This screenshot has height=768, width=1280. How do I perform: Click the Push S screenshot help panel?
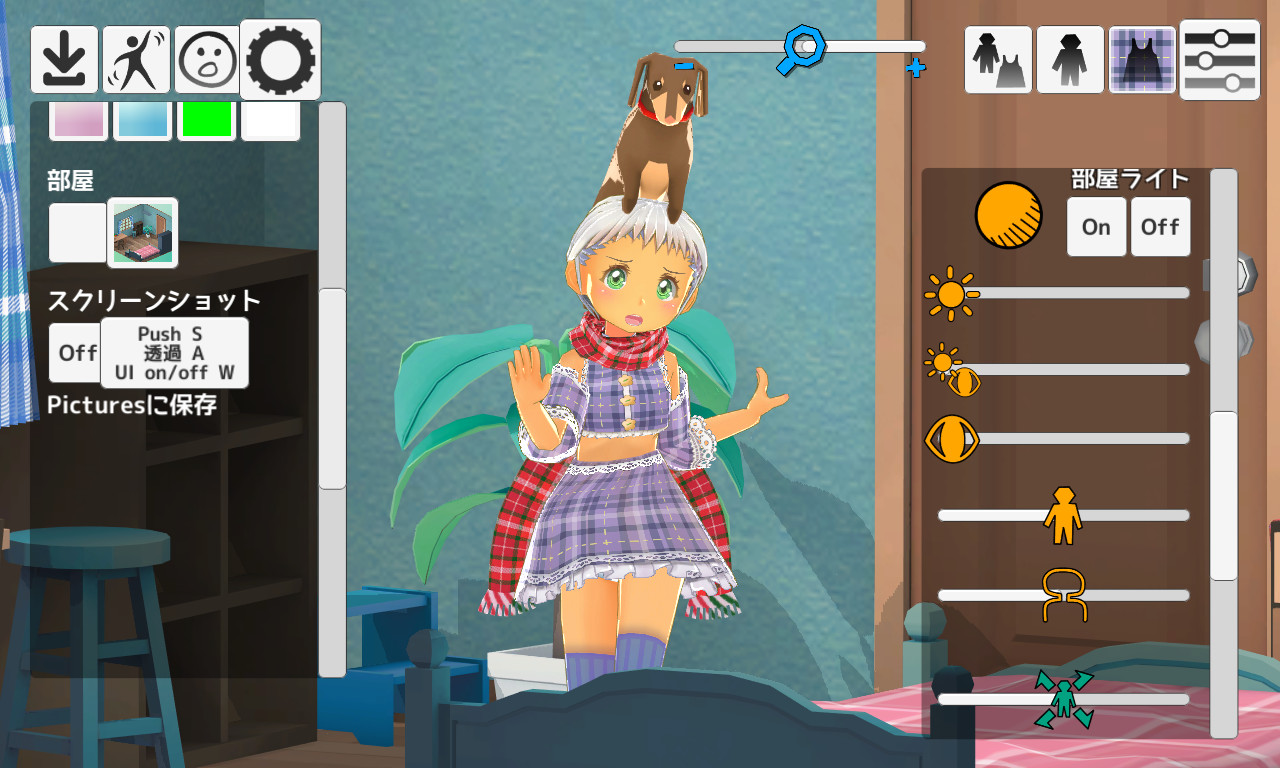(173, 352)
